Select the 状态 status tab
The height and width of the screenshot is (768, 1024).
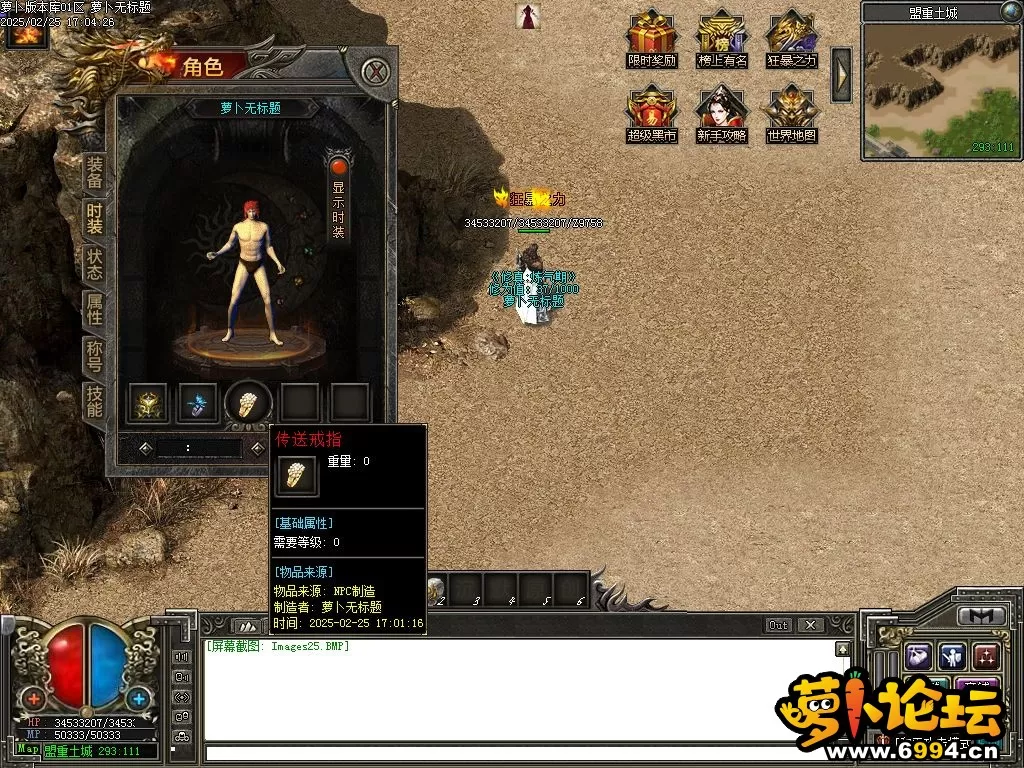click(x=94, y=265)
